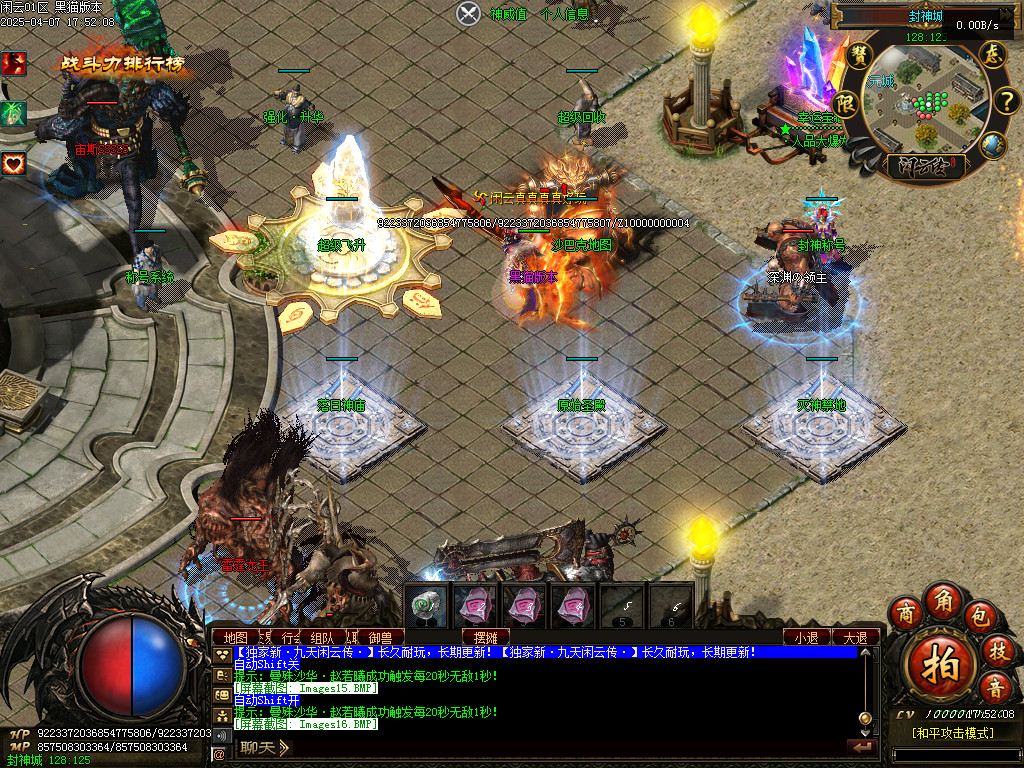Image resolution: width=1024 pixels, height=768 pixels.
Task: Click the 小退 logout button
Action: pos(806,637)
